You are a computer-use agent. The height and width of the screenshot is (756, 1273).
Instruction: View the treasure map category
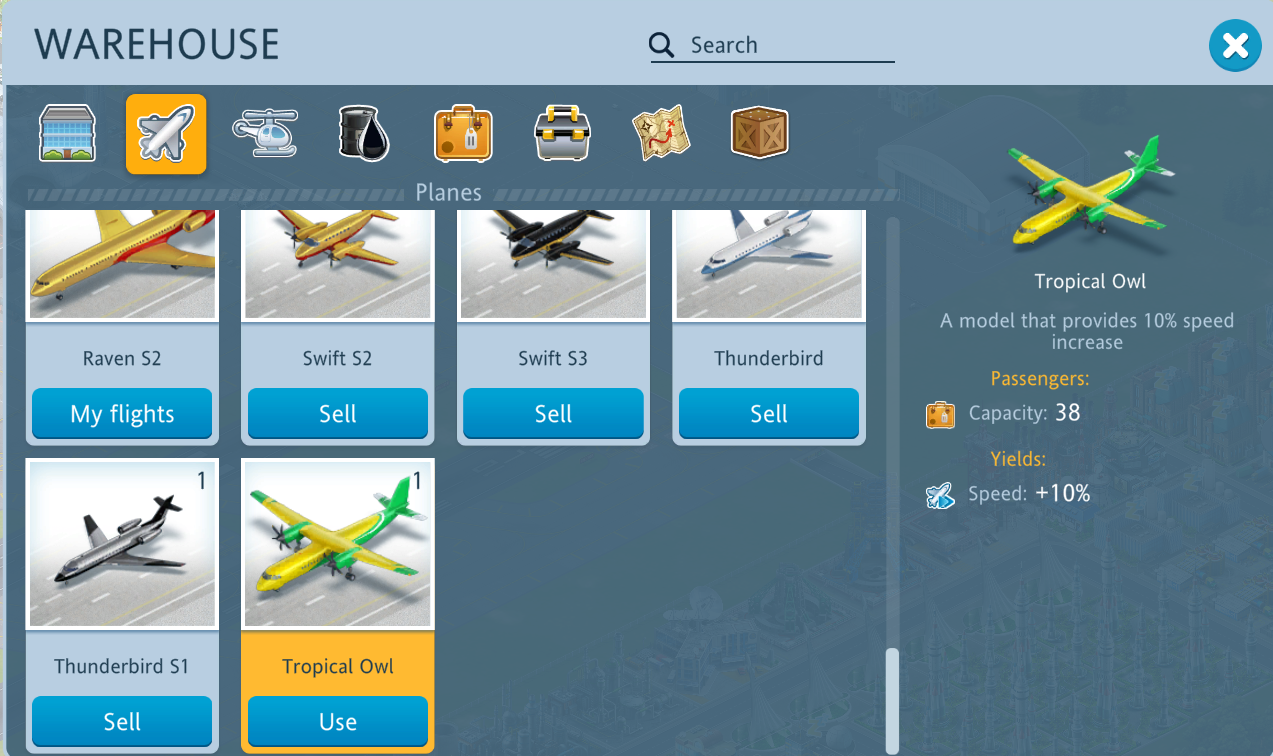(x=661, y=134)
